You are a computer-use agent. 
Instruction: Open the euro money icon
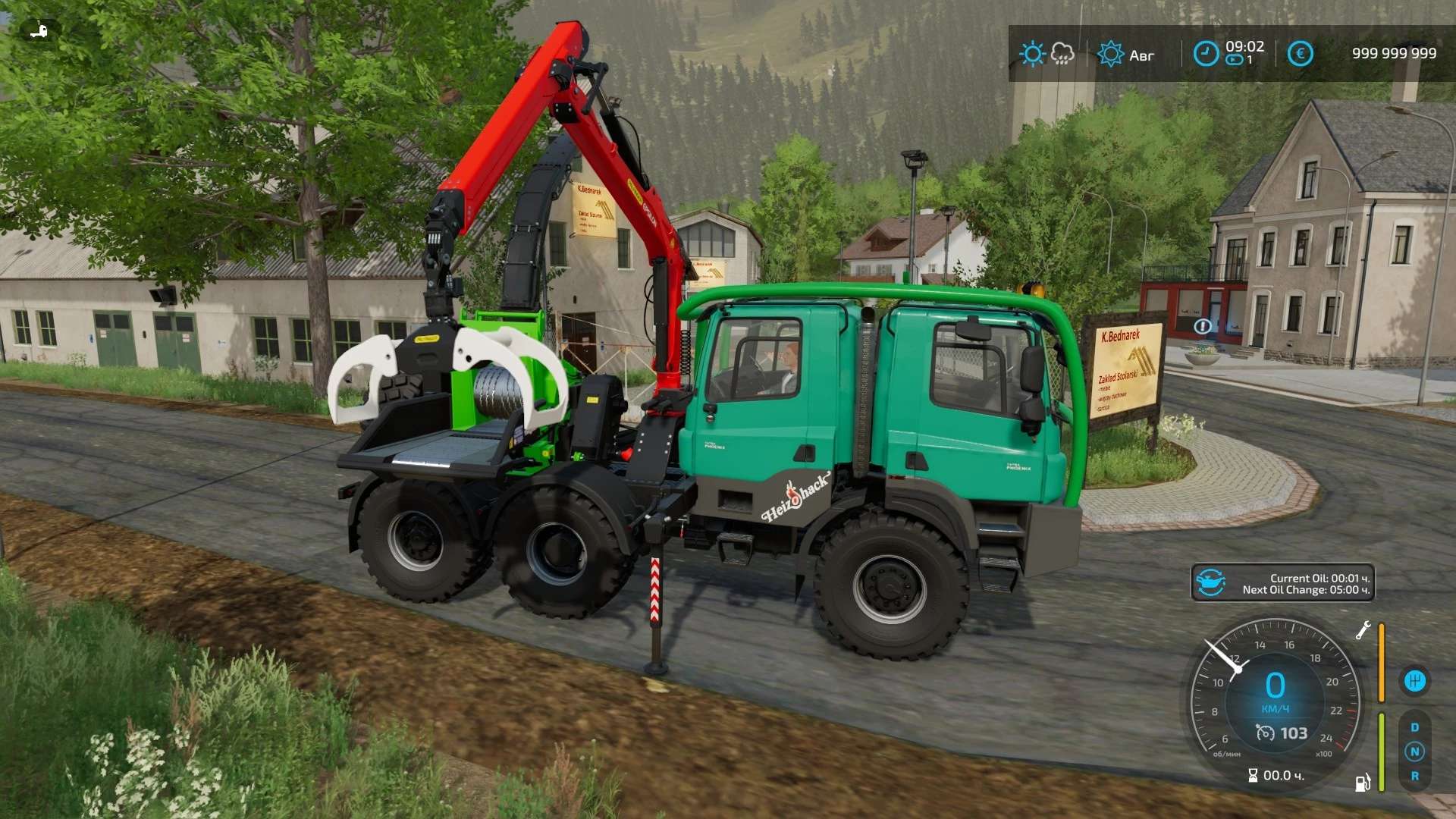pyautogui.click(x=1300, y=54)
